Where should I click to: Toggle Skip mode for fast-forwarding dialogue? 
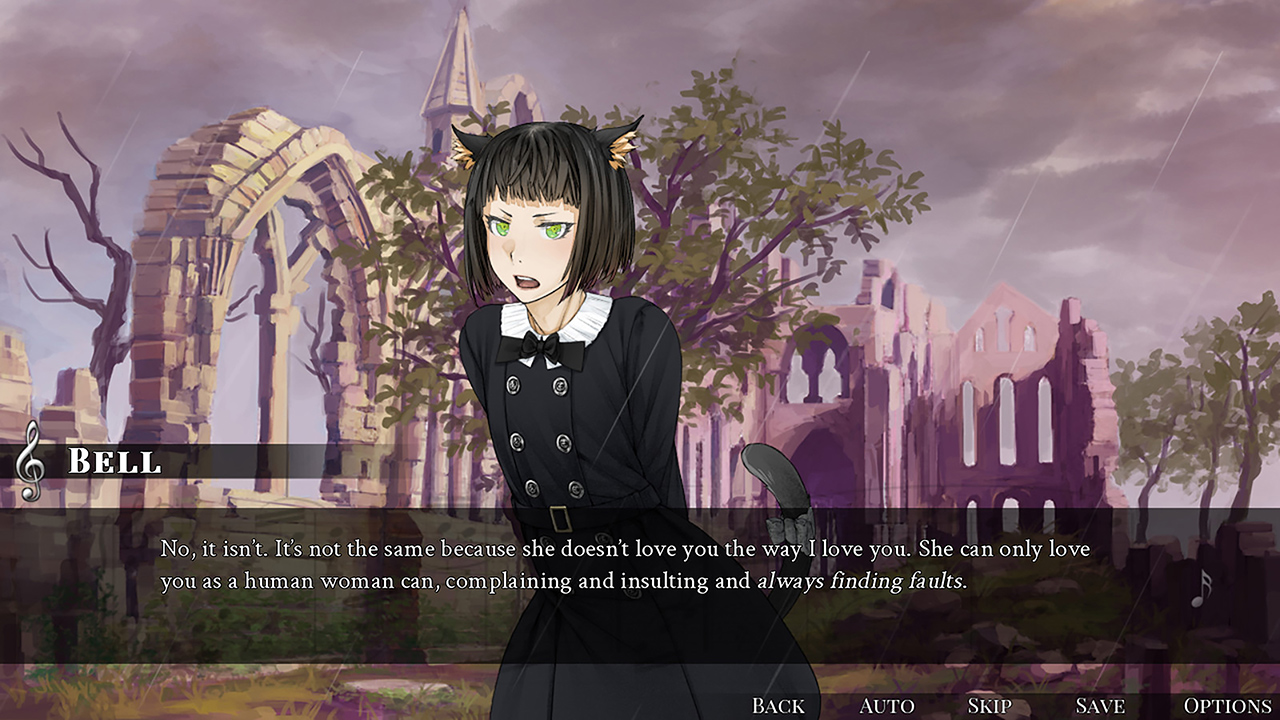(x=988, y=704)
